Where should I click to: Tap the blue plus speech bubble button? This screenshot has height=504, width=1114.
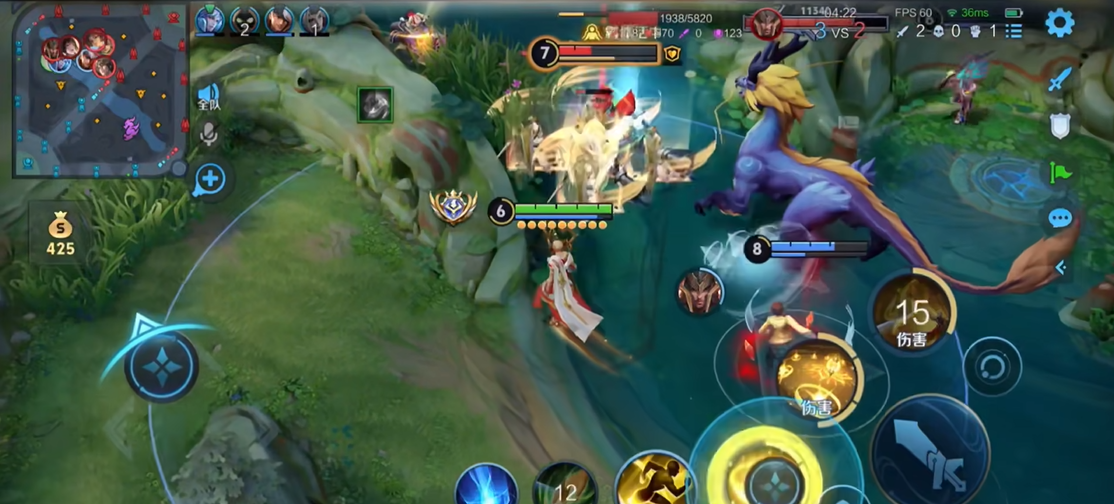pyautogui.click(x=211, y=180)
